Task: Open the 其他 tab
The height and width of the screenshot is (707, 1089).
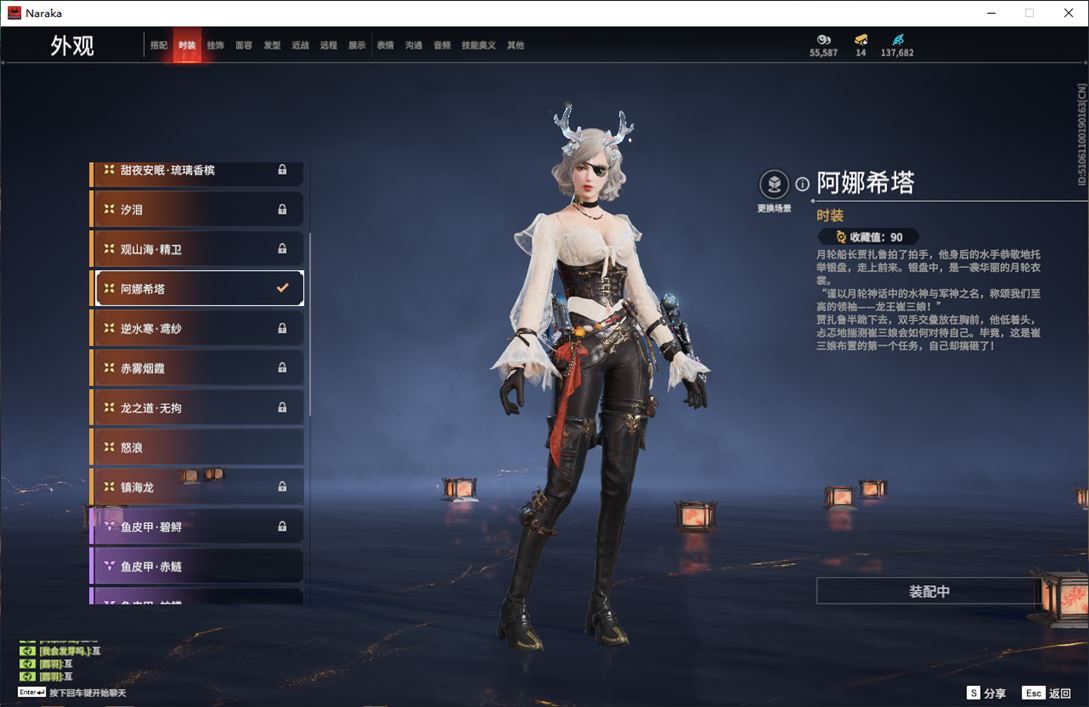Action: click(515, 46)
